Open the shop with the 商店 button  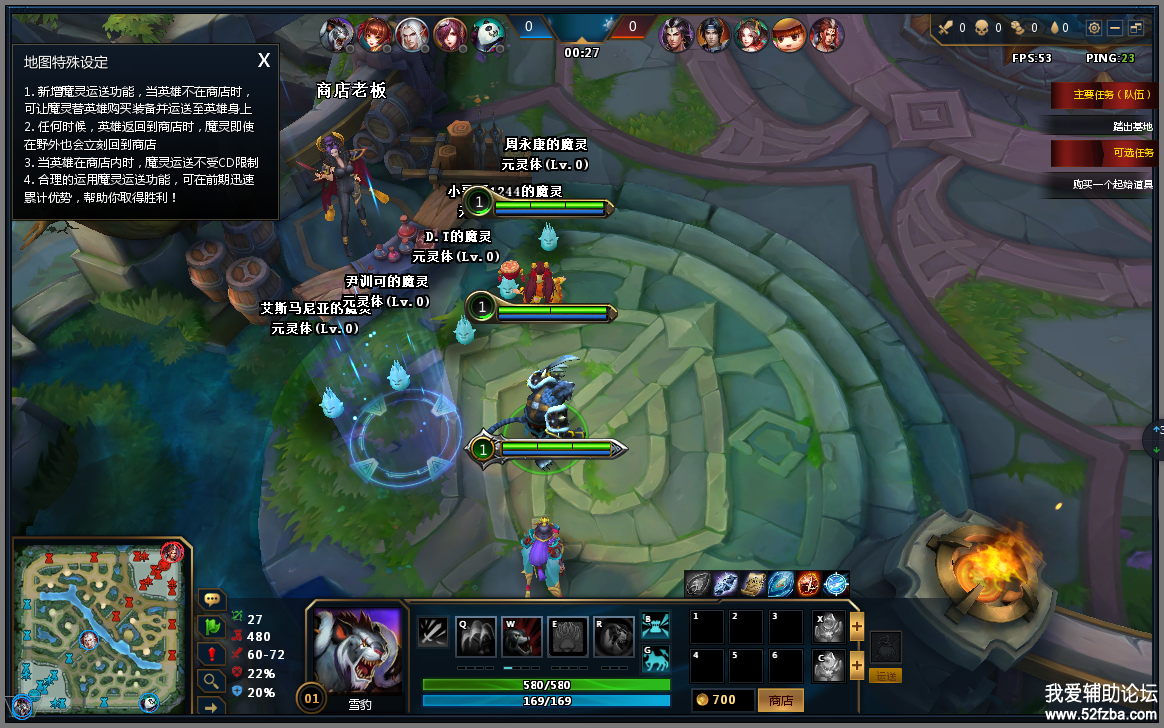(x=781, y=700)
